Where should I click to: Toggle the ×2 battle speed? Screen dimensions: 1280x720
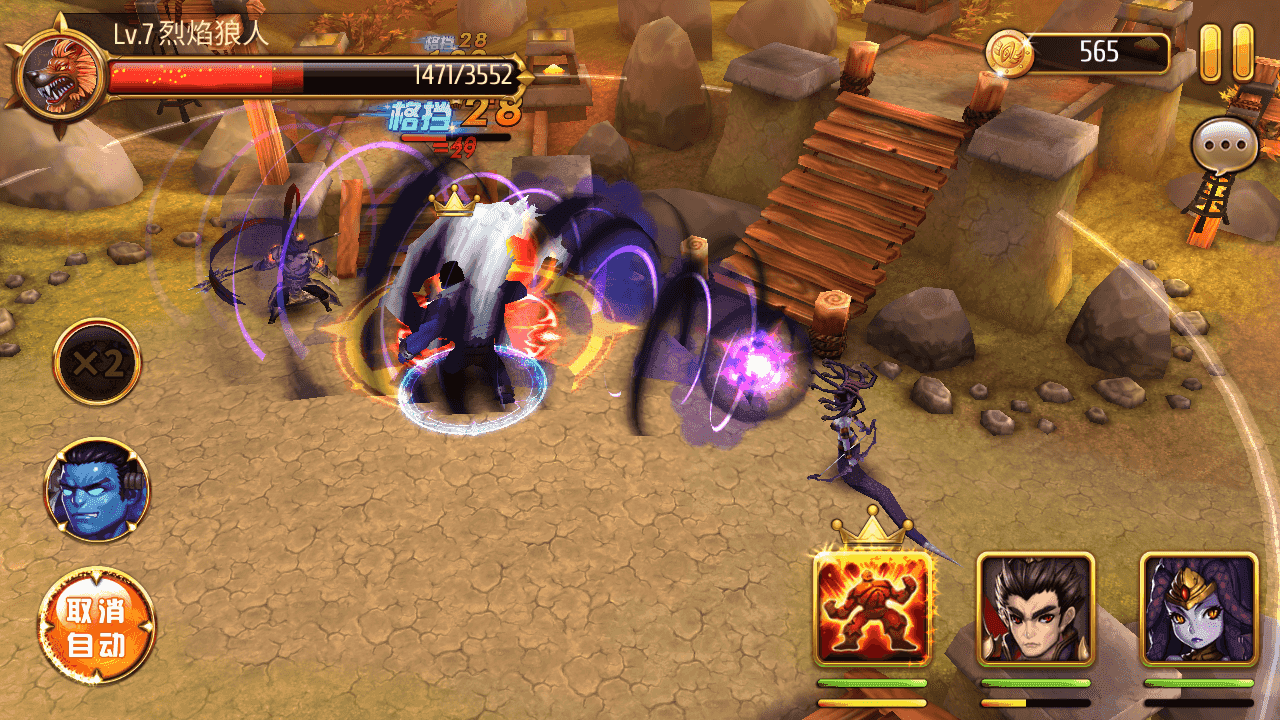tap(97, 362)
